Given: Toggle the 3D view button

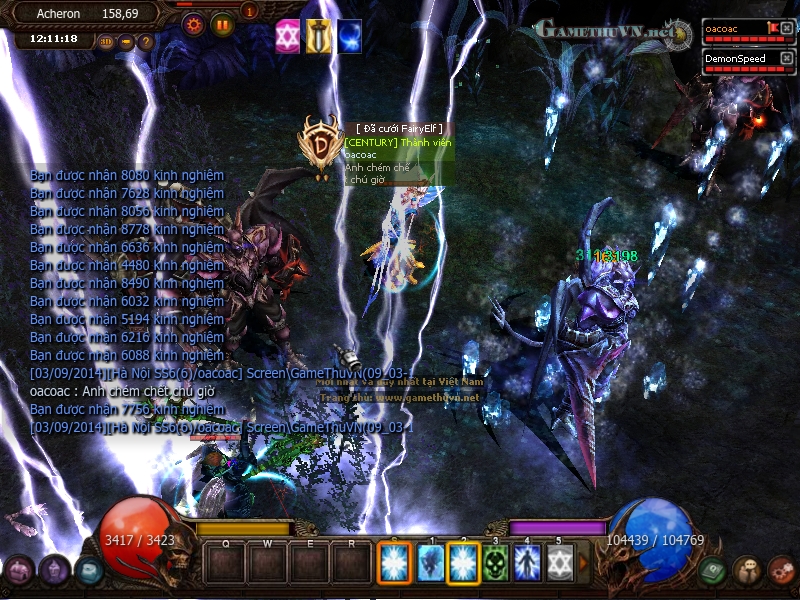Looking at the screenshot, I should (x=107, y=42).
